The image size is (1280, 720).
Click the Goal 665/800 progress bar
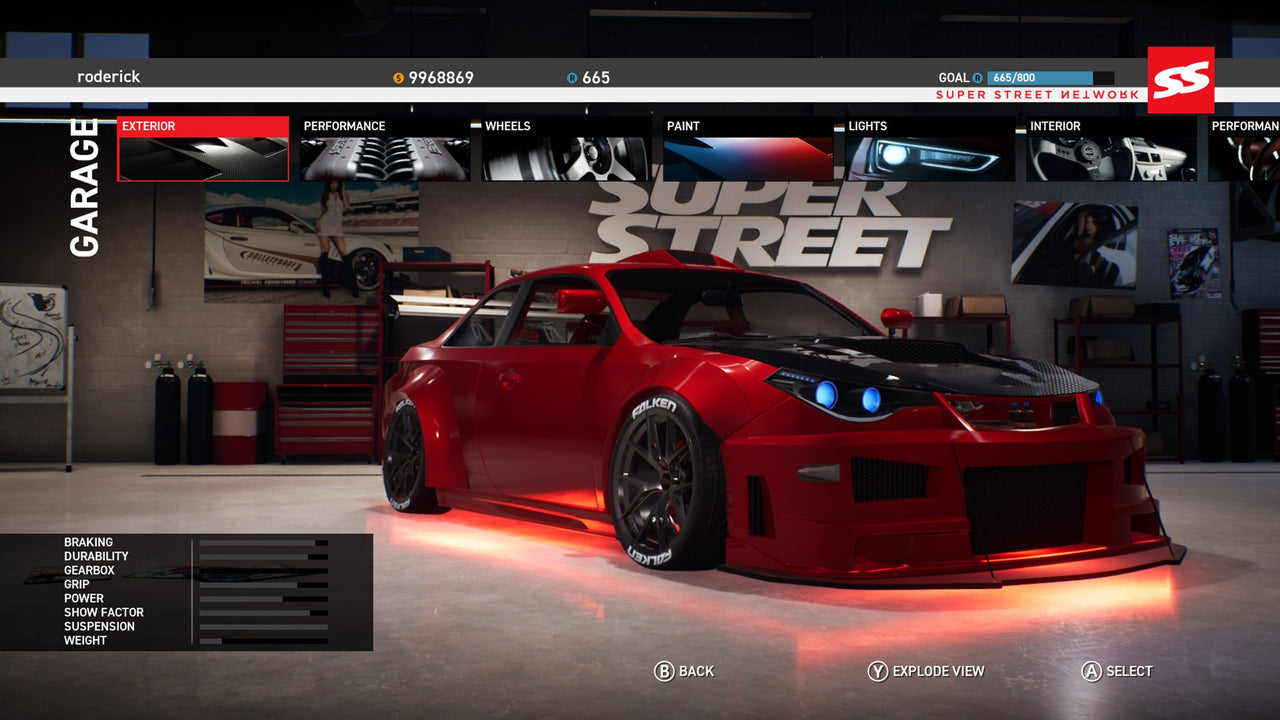[x=1049, y=76]
